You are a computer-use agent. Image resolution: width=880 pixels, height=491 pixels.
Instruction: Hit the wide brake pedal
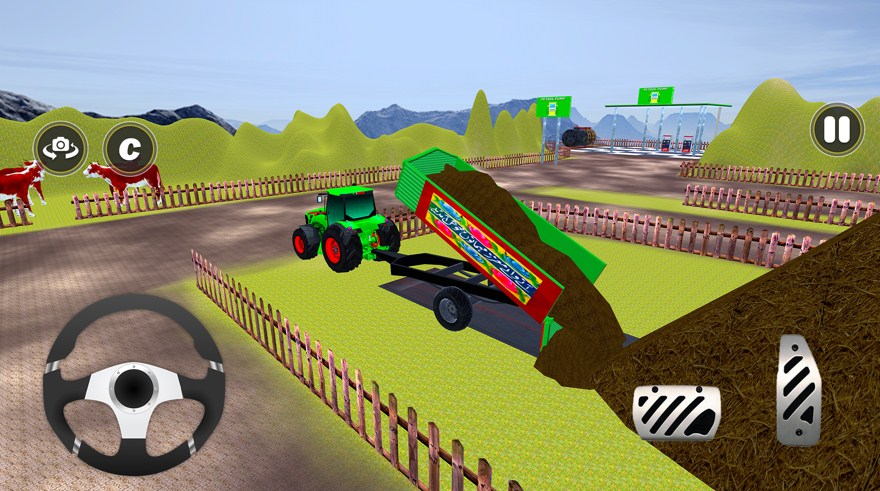[x=676, y=412]
